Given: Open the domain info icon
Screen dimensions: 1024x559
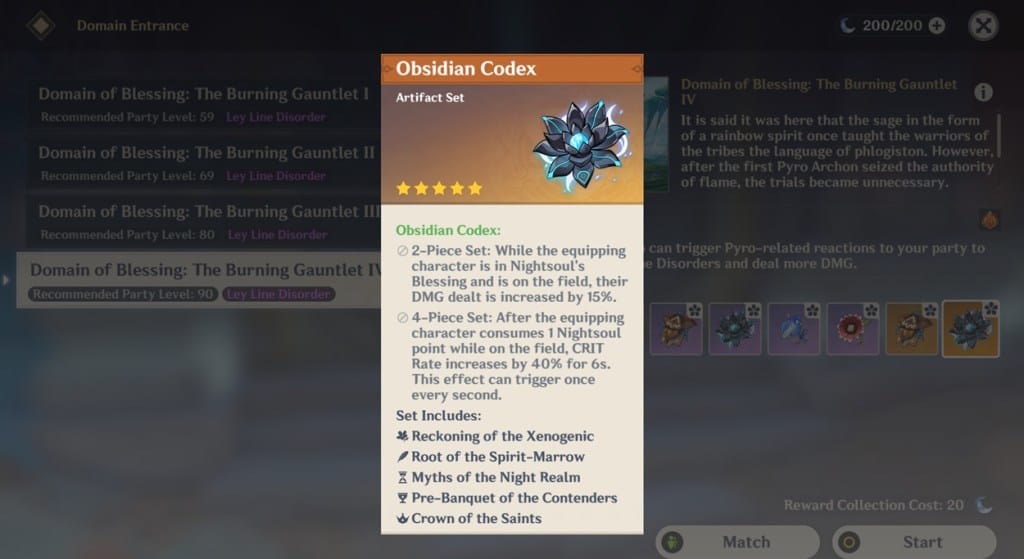Looking at the screenshot, I should [x=983, y=93].
